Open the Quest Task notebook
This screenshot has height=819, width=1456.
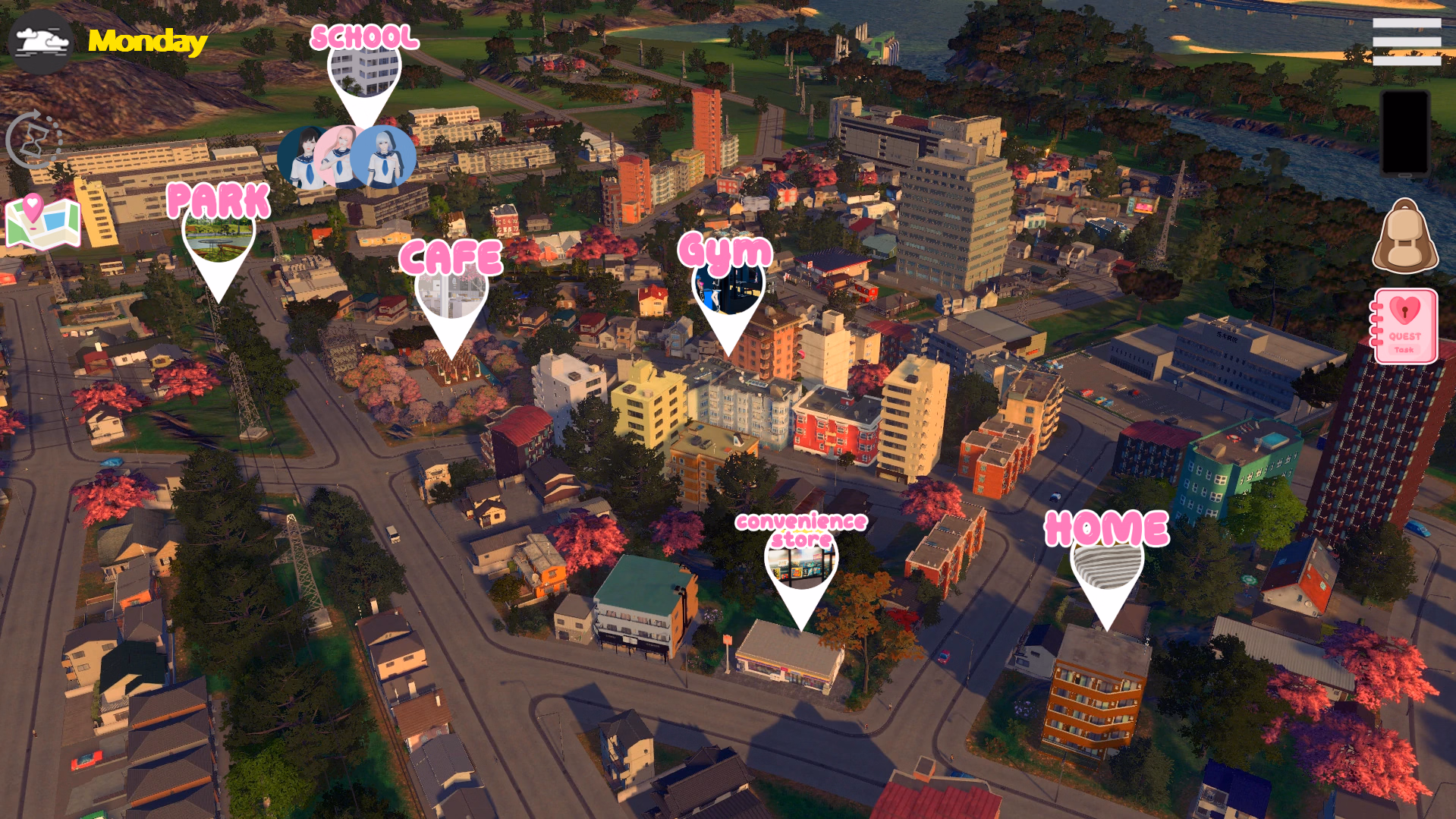(1404, 326)
